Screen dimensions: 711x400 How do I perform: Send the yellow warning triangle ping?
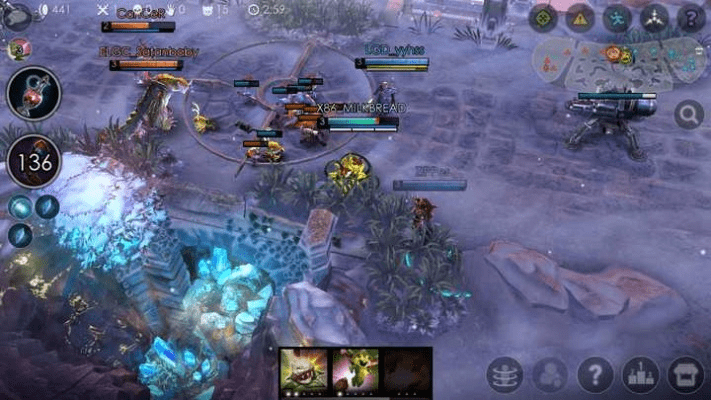[x=580, y=17]
